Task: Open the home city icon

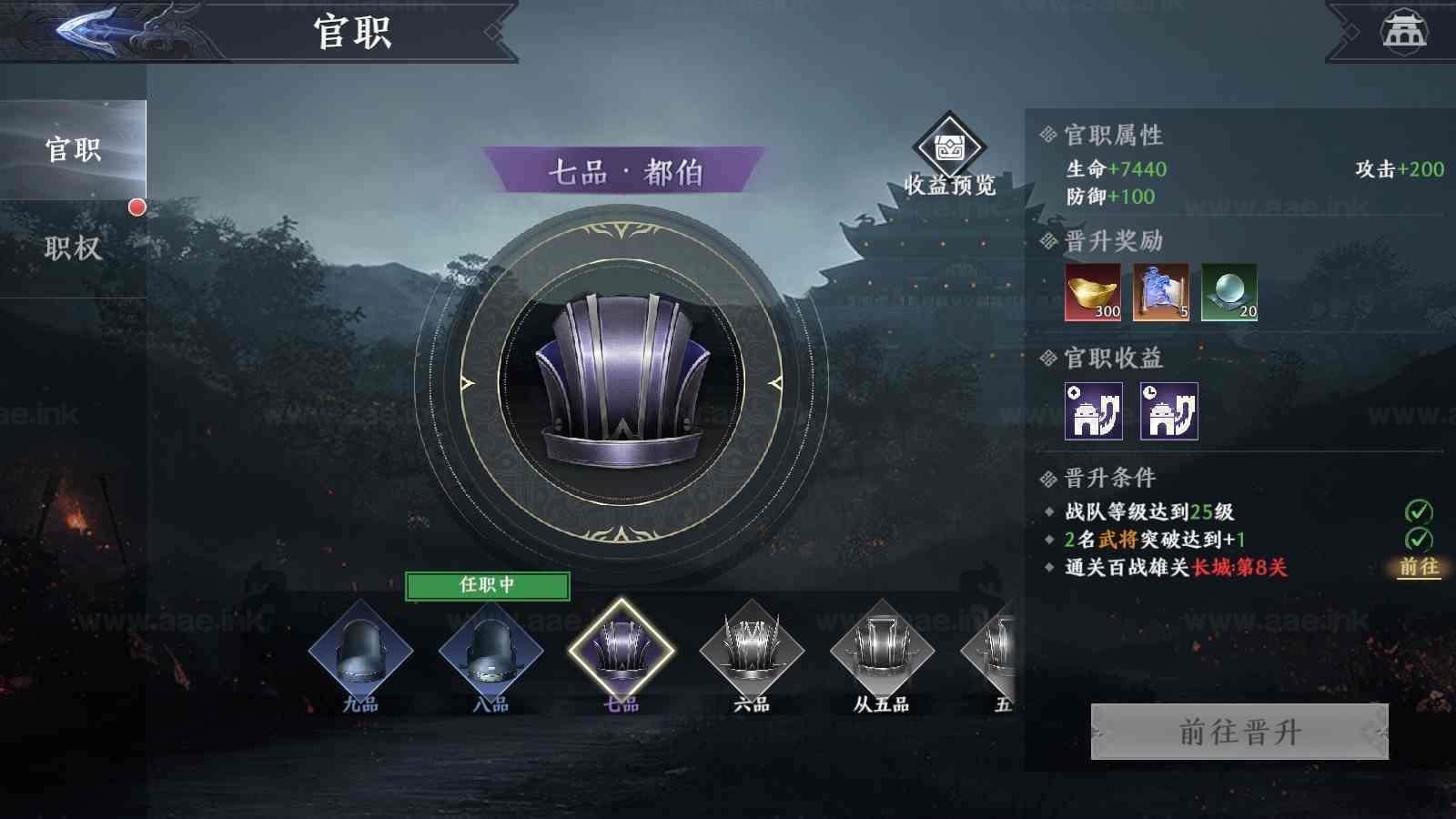Action: [x=1404, y=31]
